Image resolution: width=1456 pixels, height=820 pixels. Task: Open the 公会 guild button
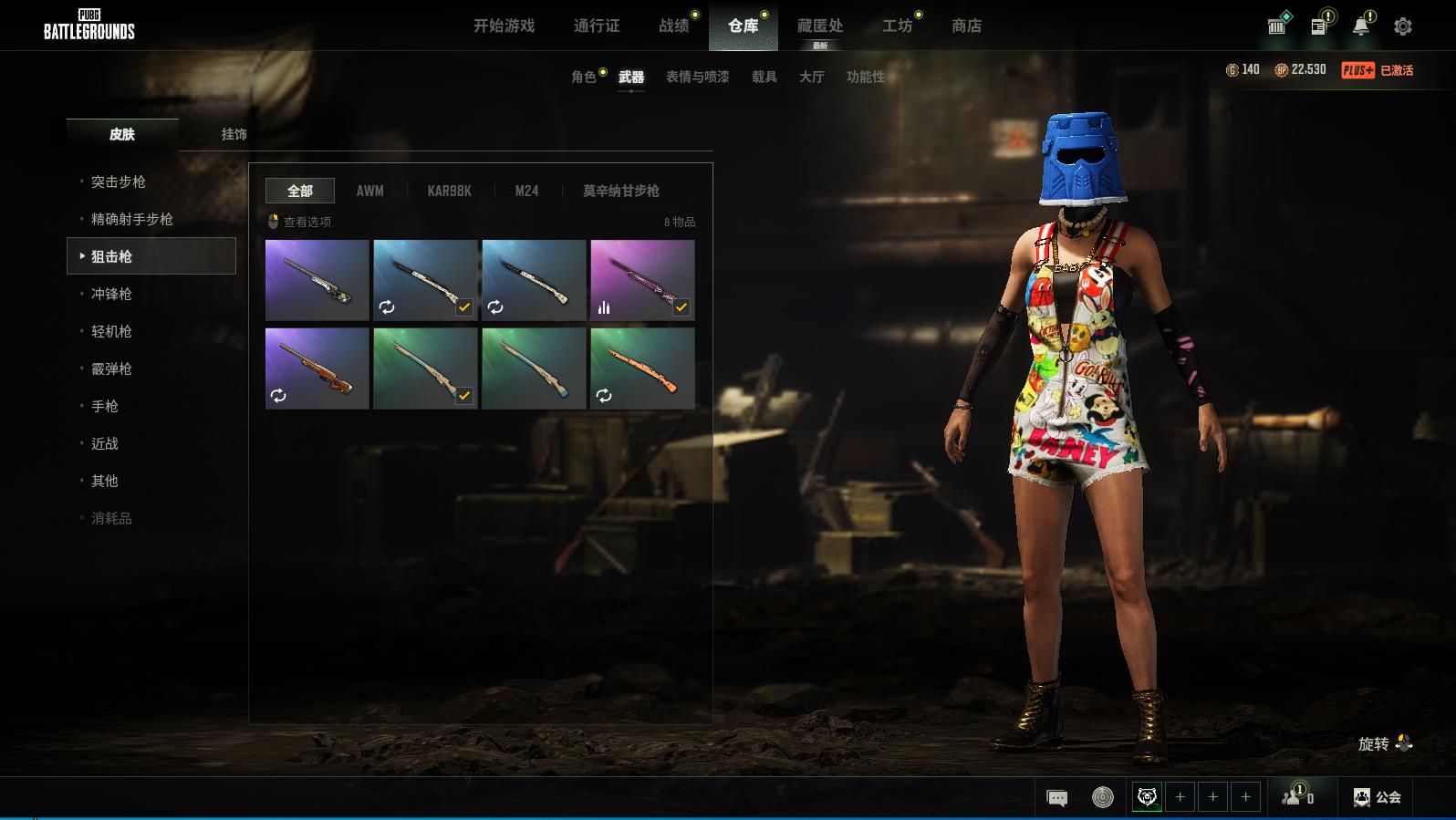point(1377,797)
